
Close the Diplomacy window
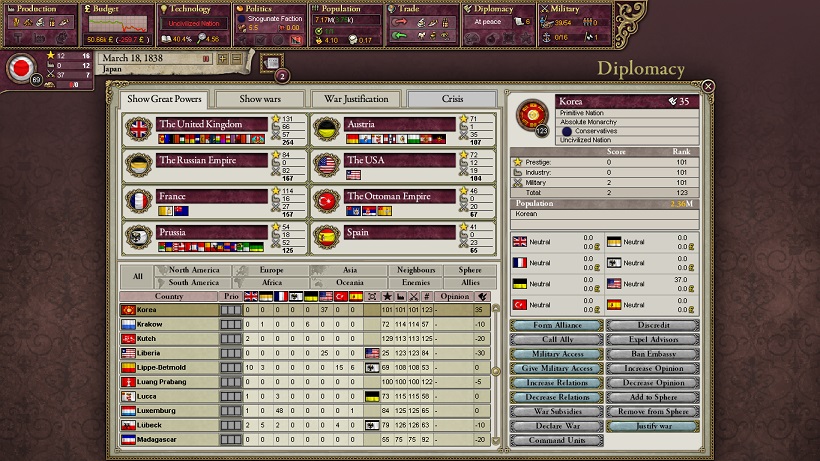pos(708,86)
